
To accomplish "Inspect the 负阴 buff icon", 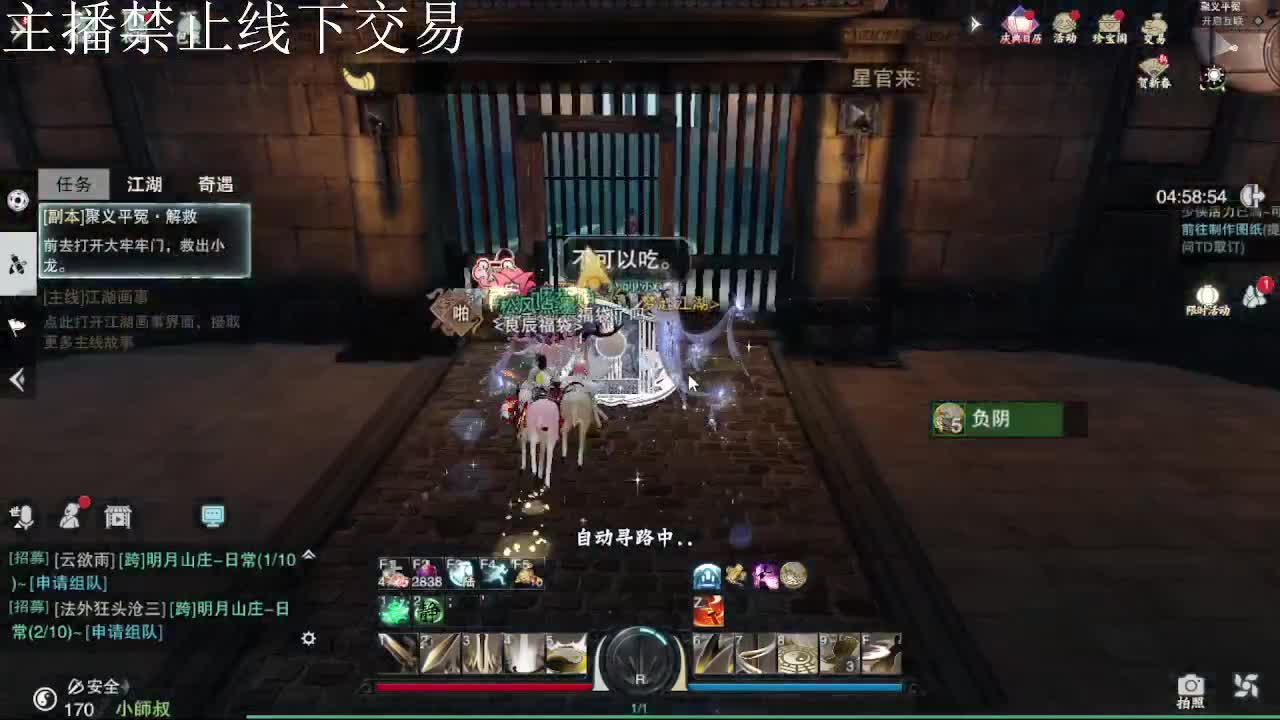I will click(946, 417).
